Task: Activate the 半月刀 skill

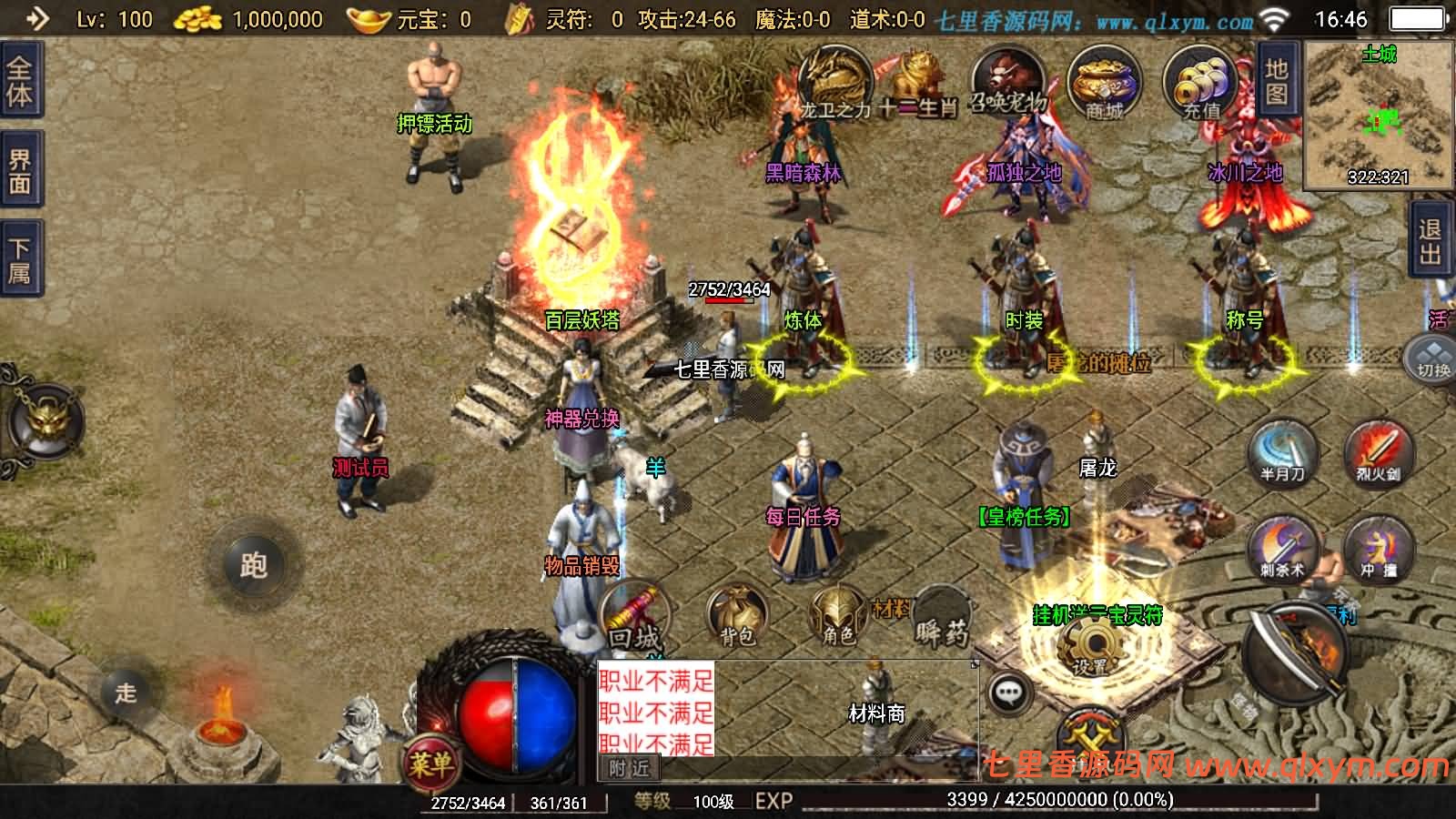Action: (x=1283, y=453)
